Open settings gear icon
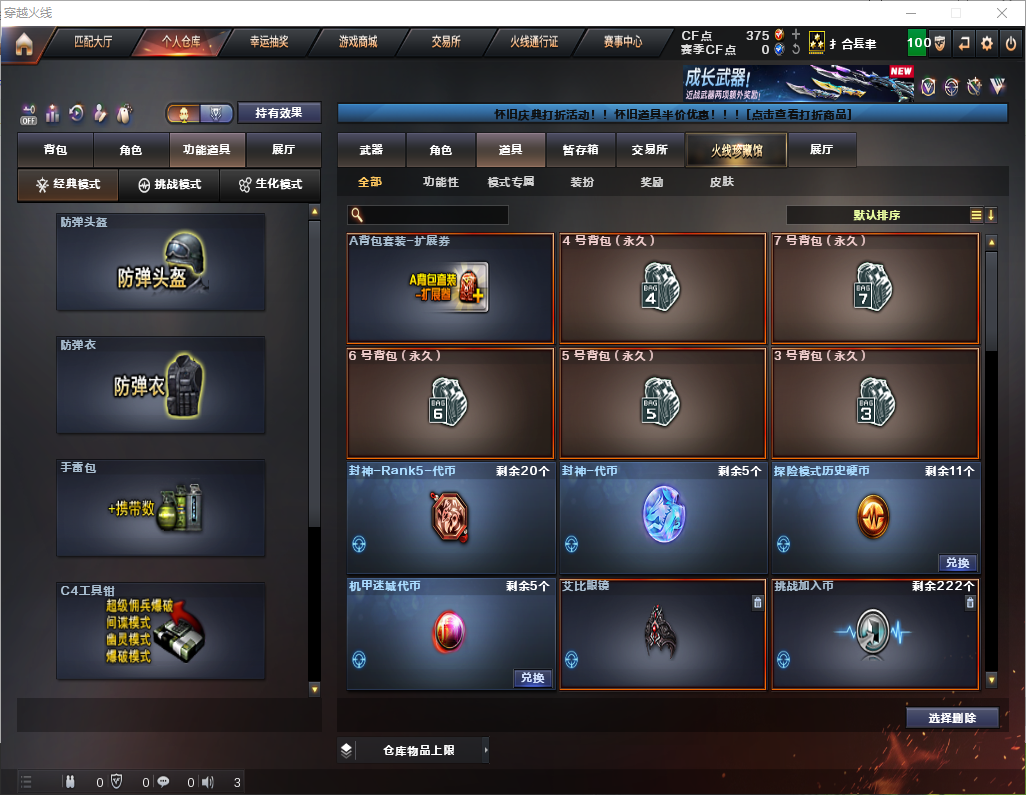The image size is (1026, 795). click(987, 43)
